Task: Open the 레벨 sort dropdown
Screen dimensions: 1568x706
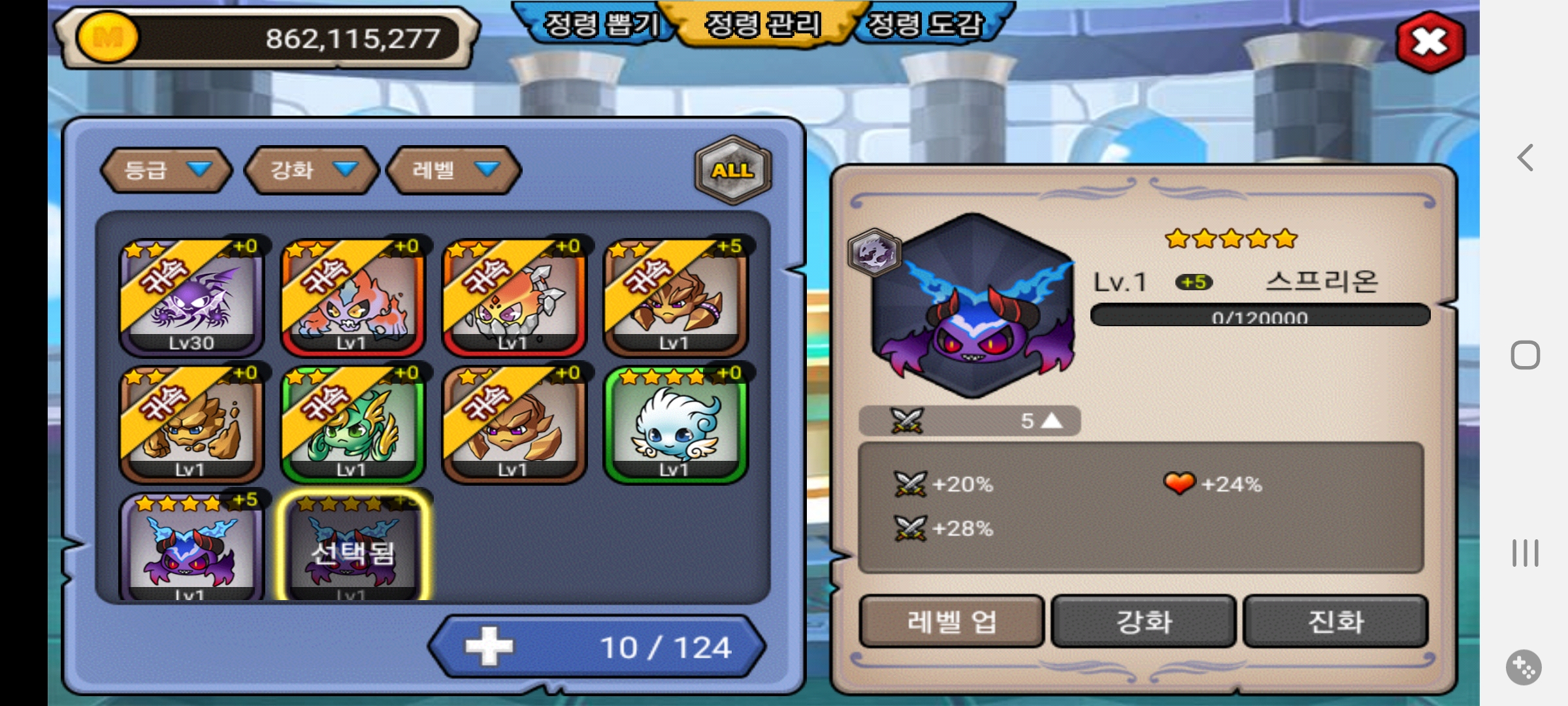Action: (x=454, y=170)
